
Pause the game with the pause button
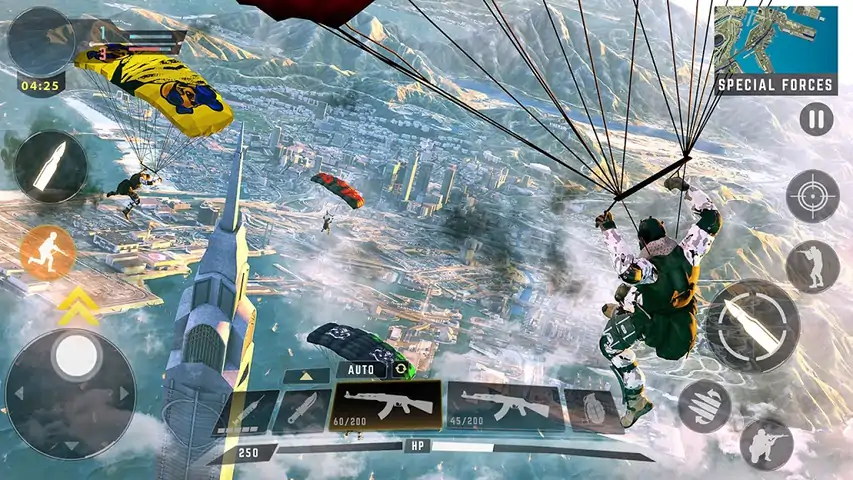pos(816,119)
